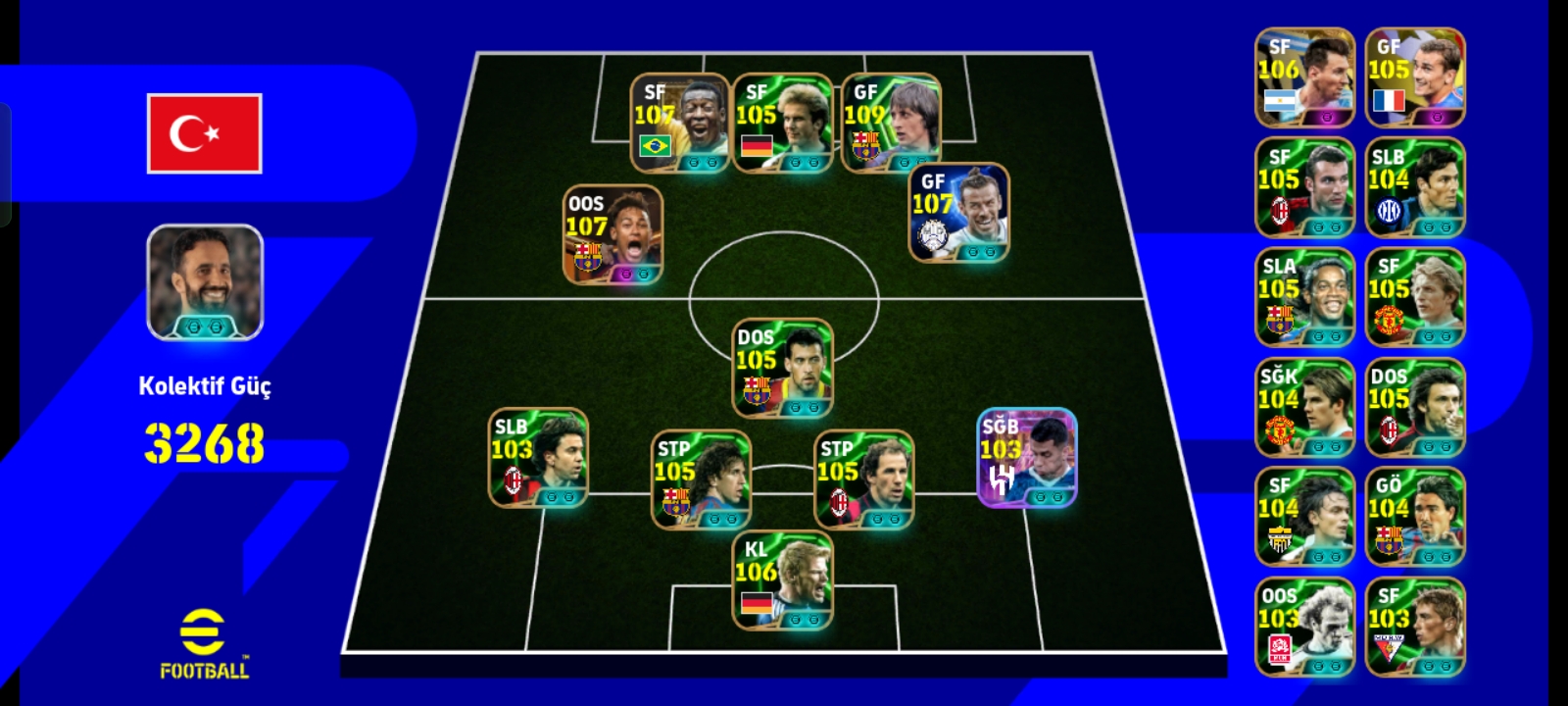Select the KL 106 goalkeeper card

[782, 580]
